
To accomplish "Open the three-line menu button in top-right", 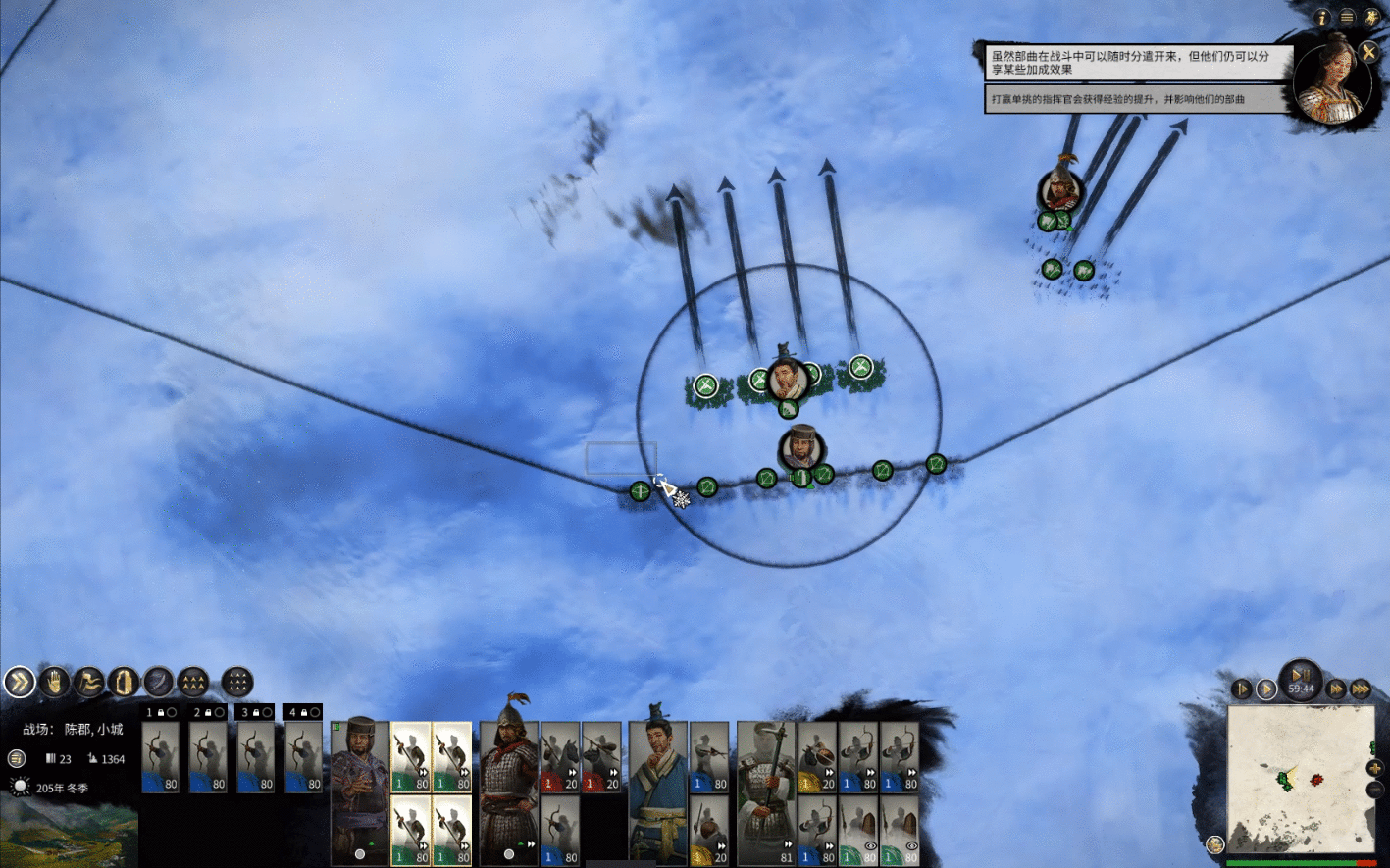I will 1347,18.
